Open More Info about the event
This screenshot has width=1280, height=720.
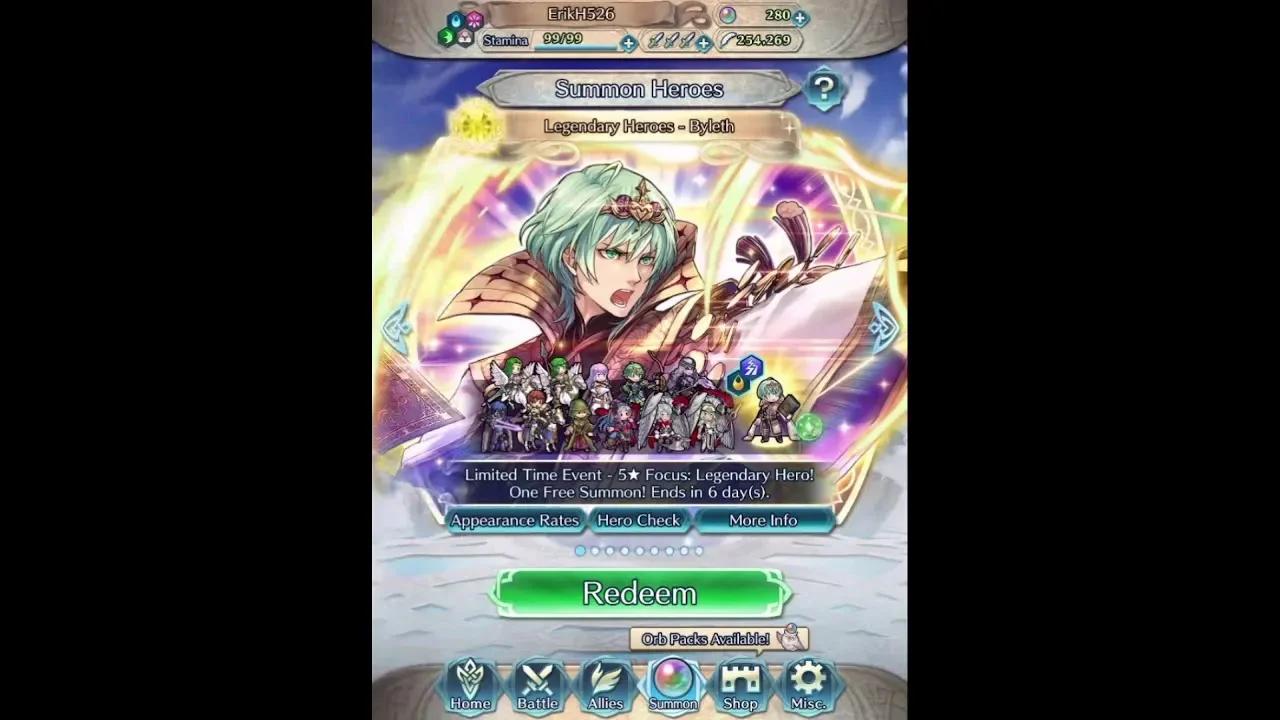point(764,520)
